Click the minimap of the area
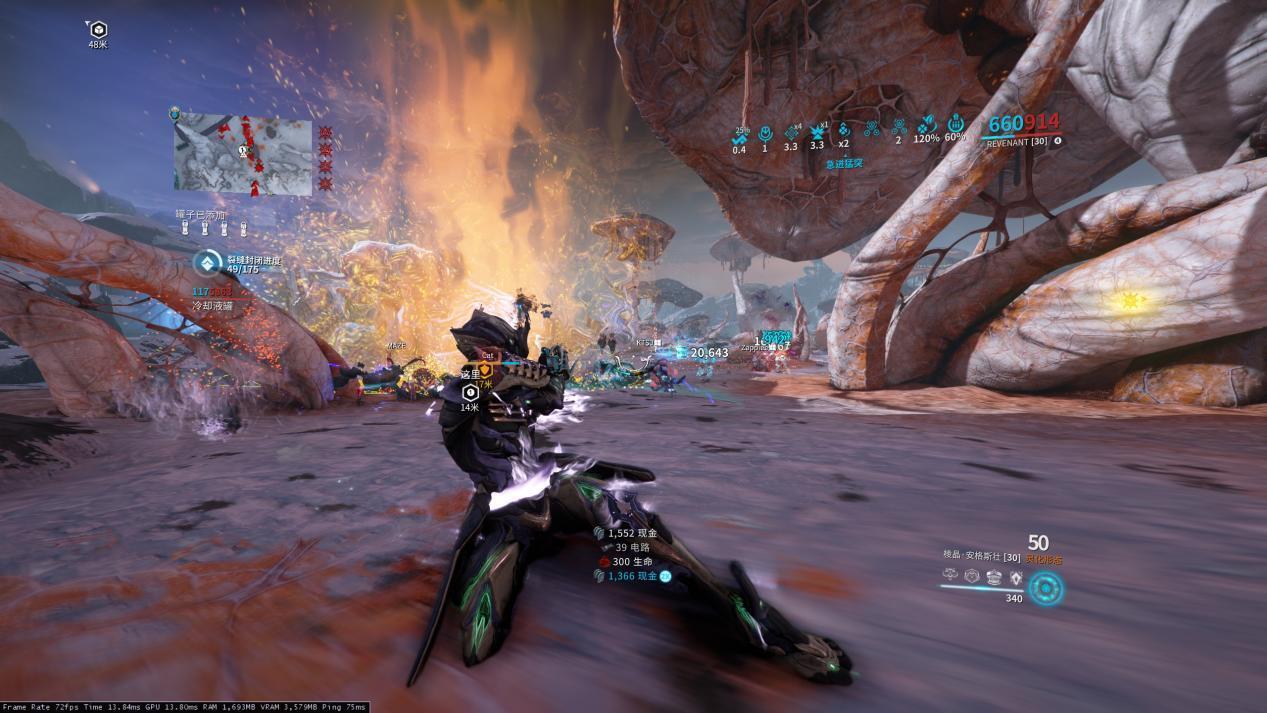1267x713 pixels. coord(243,154)
